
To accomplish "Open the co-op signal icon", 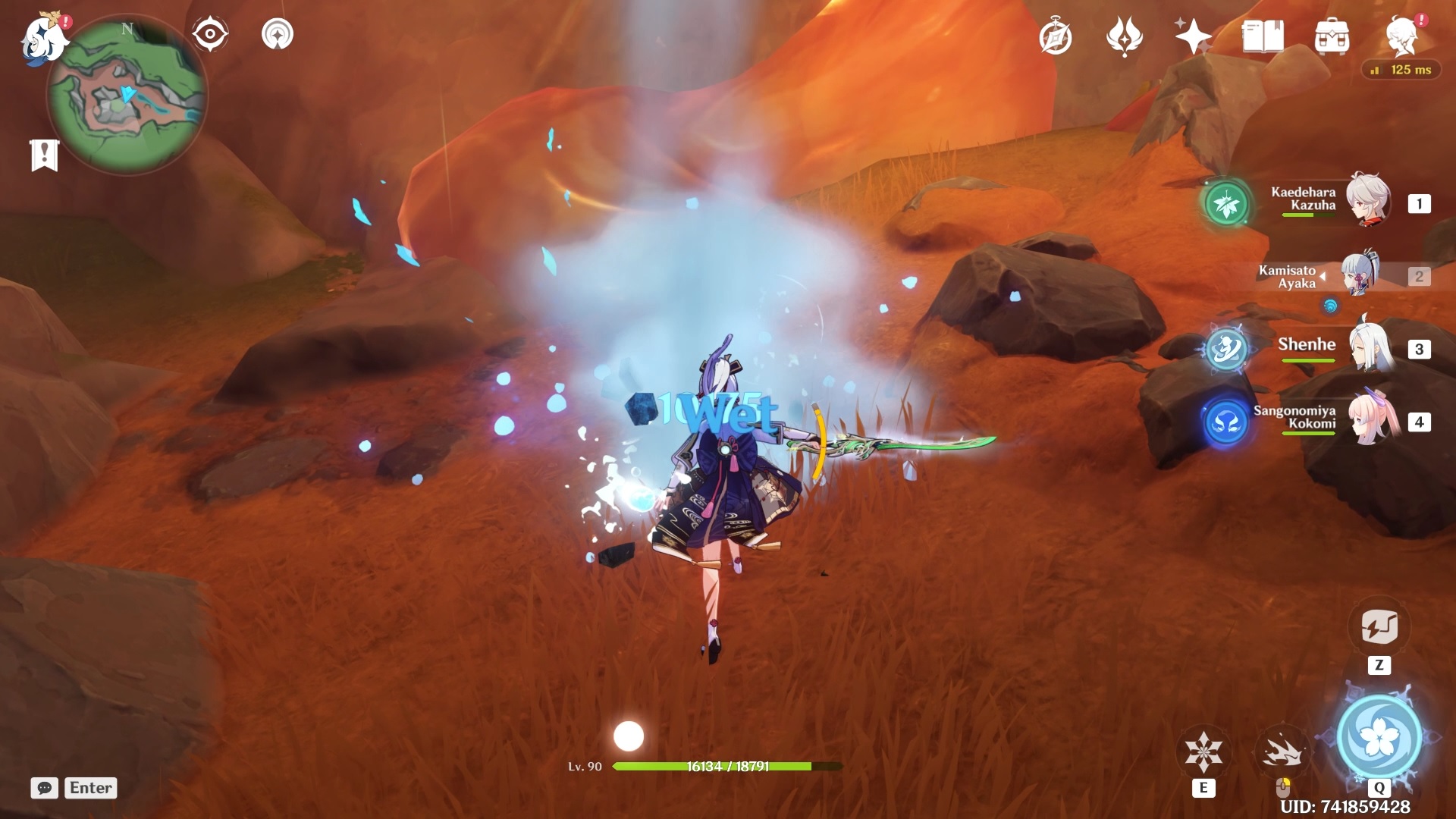I will tap(278, 34).
